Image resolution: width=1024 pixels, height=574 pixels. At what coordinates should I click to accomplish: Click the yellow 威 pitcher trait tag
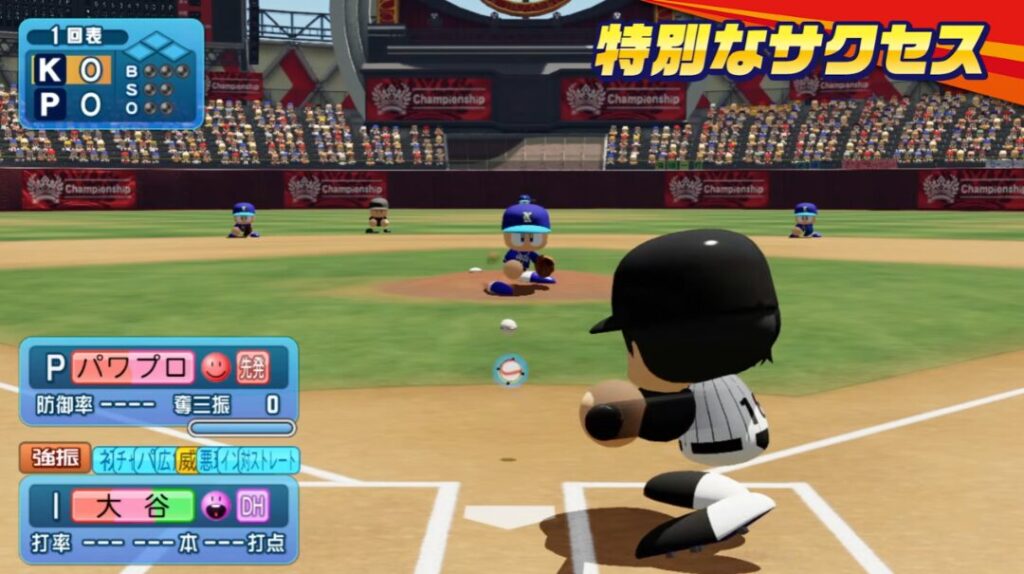pos(186,460)
